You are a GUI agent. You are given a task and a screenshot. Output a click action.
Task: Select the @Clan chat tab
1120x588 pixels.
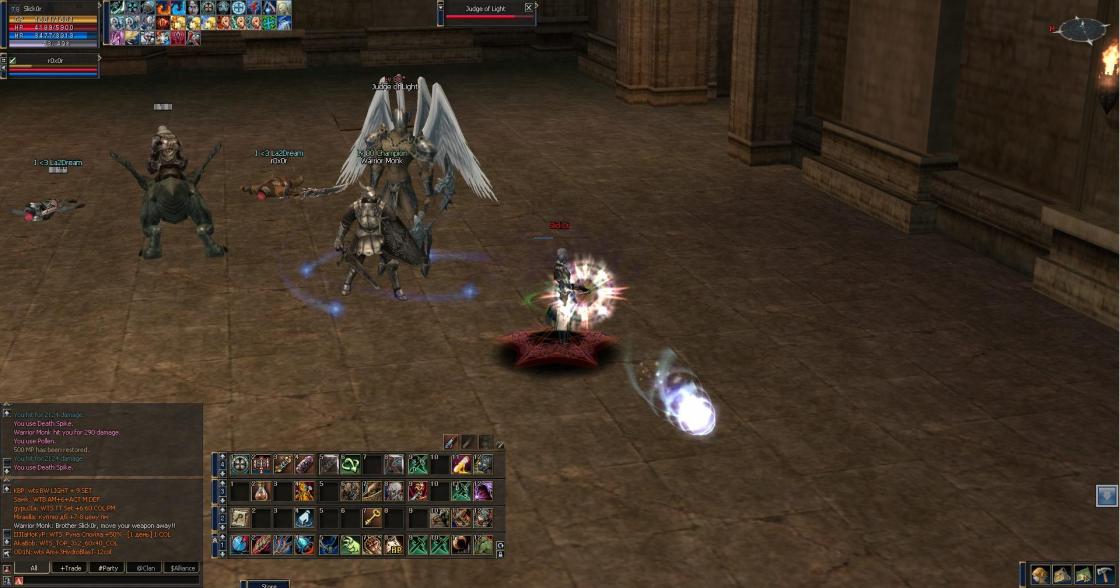point(145,567)
